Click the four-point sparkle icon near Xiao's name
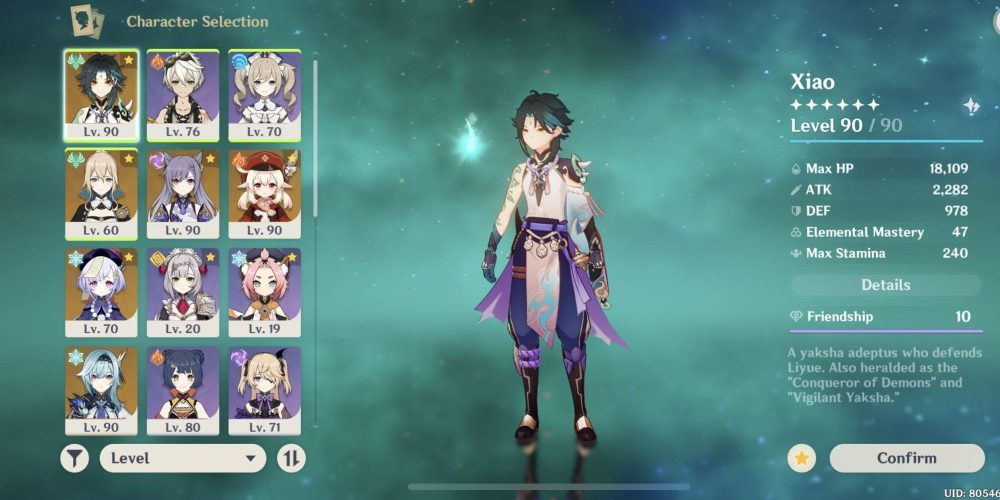The height and width of the screenshot is (500, 1000). [970, 106]
